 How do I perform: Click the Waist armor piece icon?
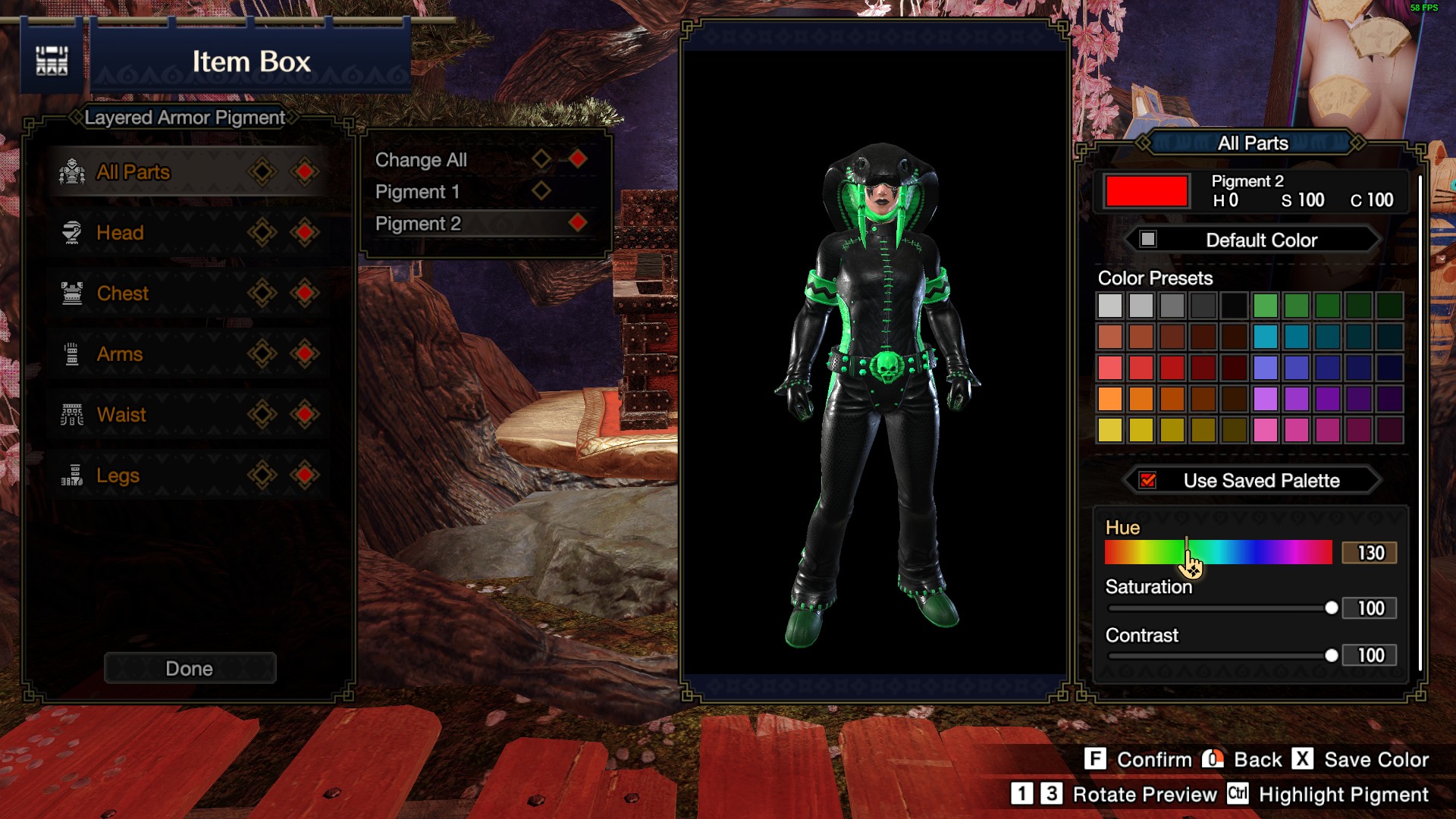click(73, 413)
